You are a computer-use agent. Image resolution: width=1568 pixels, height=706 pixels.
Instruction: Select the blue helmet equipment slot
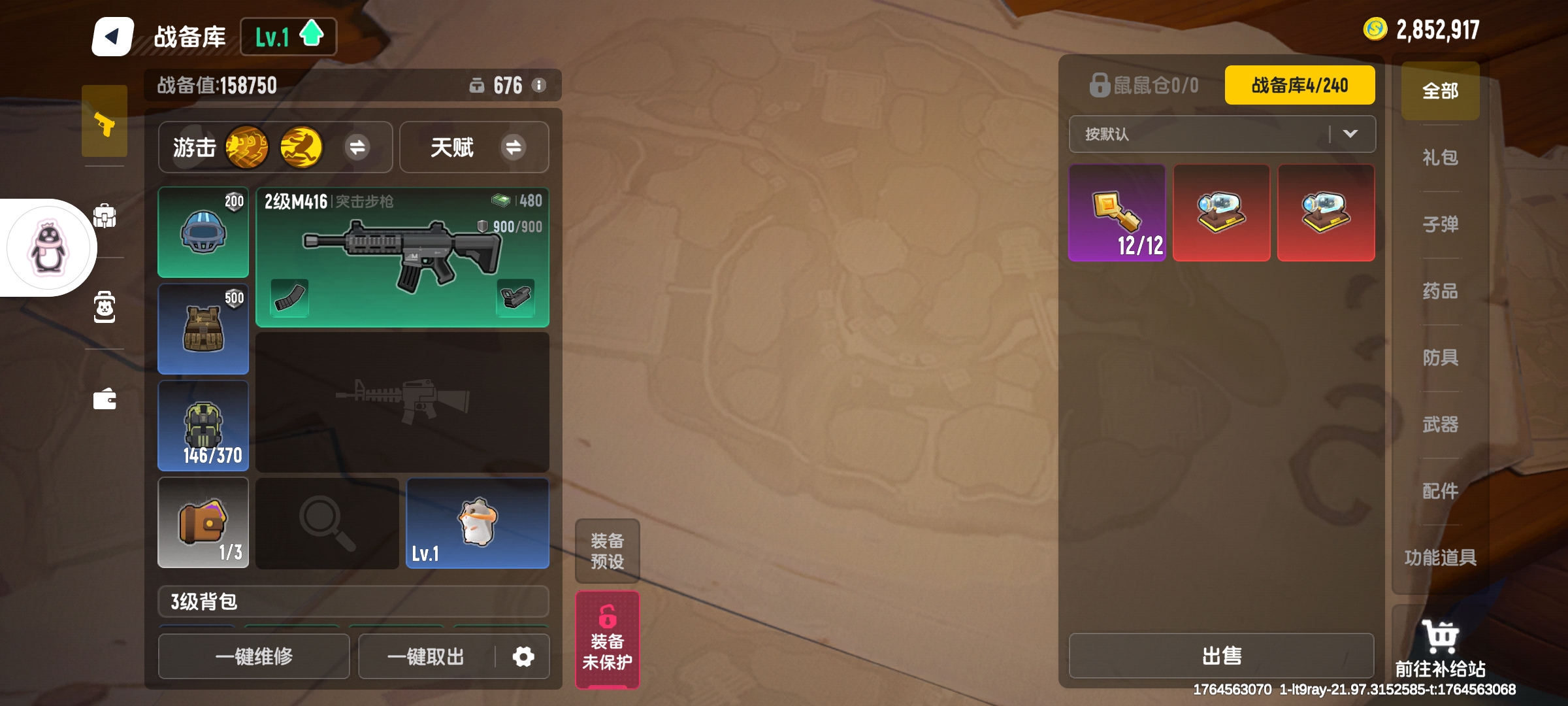click(203, 232)
